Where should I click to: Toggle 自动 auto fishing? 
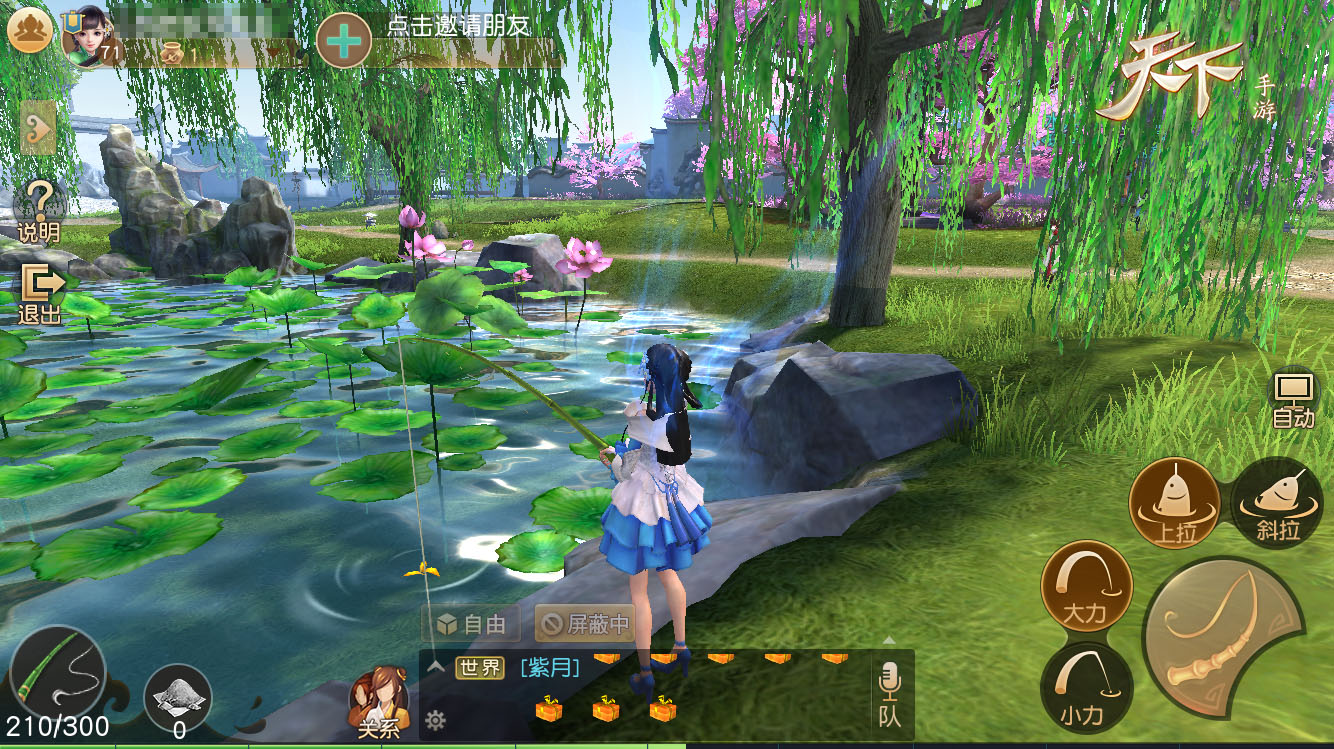tap(1293, 399)
